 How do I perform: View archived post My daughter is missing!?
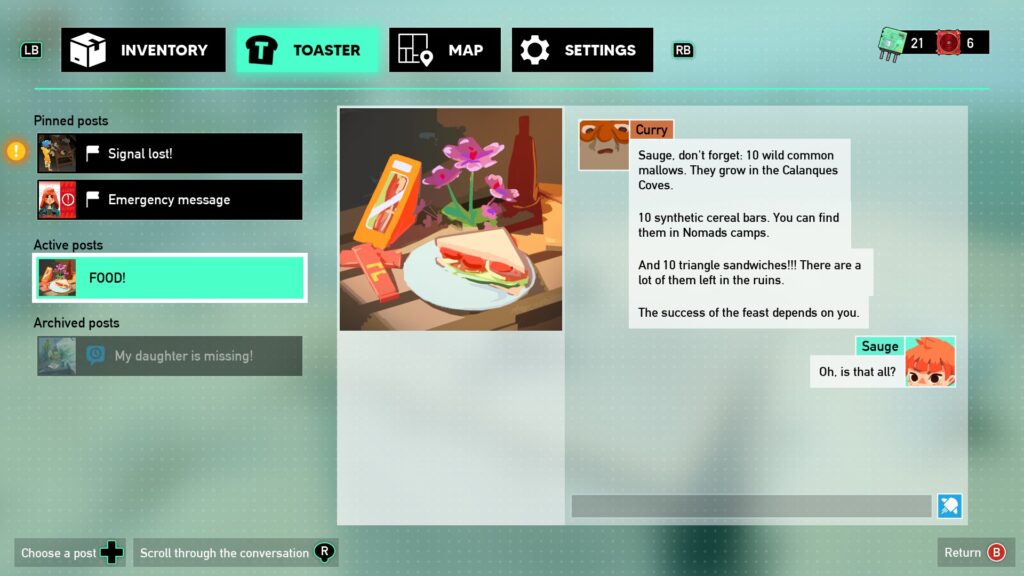click(x=169, y=356)
